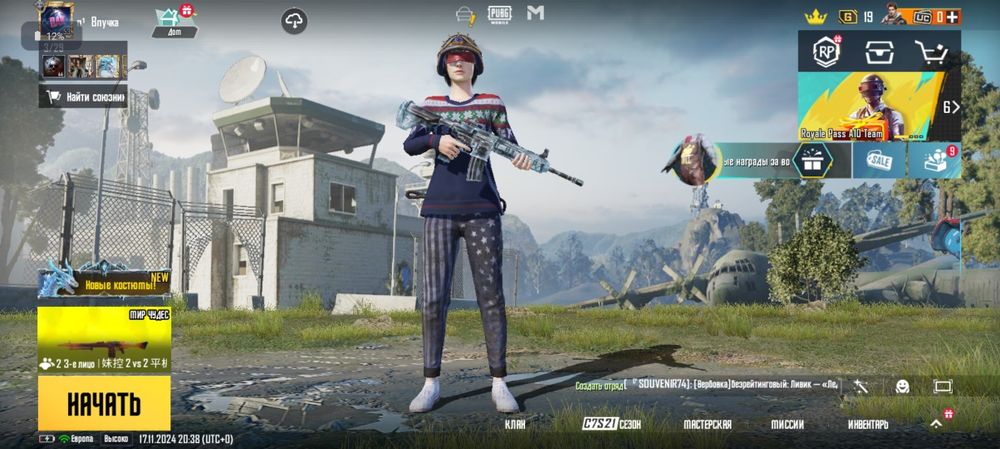The height and width of the screenshot is (449, 1000).
Task: Open the МИССИИ menu
Action: tap(787, 425)
